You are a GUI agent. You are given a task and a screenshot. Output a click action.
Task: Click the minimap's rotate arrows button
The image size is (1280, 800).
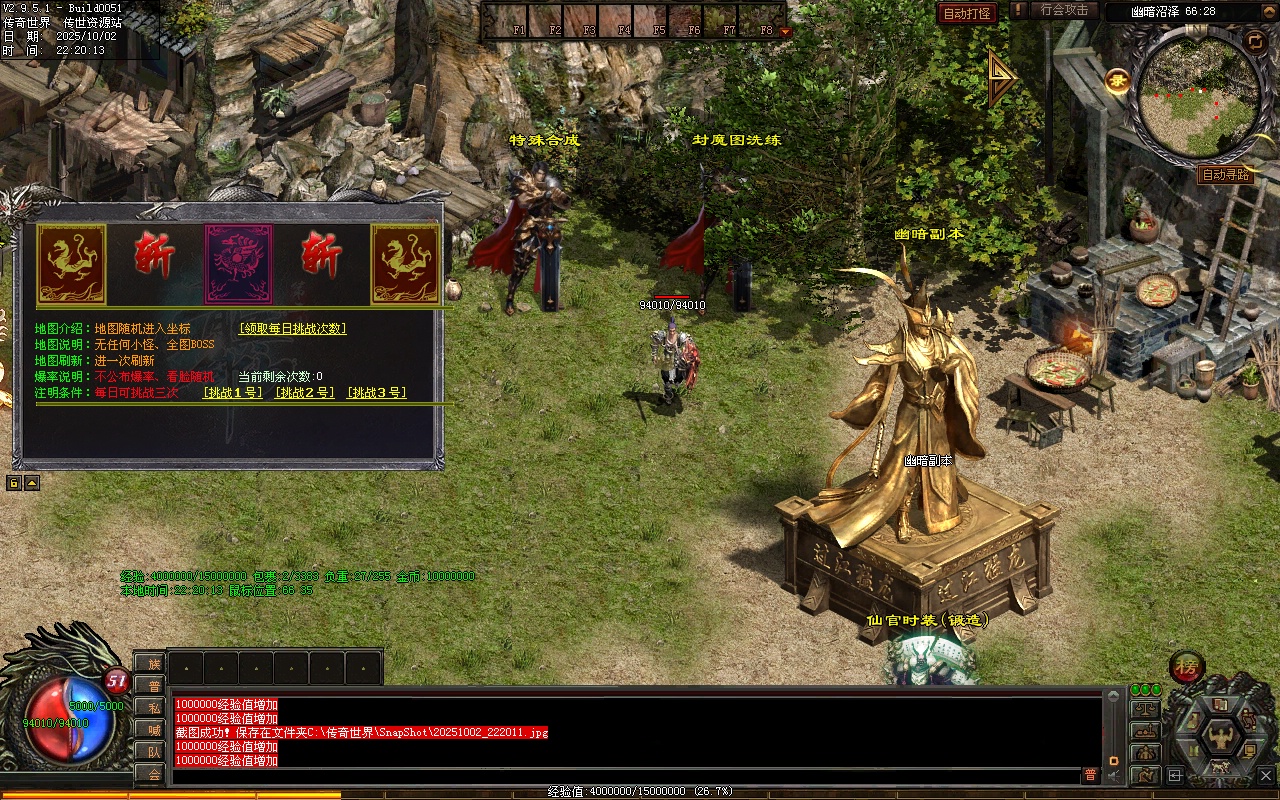click(1254, 41)
